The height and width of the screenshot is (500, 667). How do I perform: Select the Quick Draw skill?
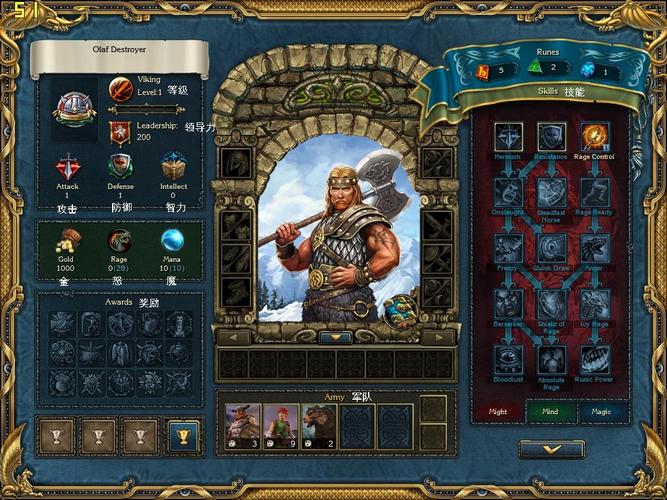pos(552,248)
